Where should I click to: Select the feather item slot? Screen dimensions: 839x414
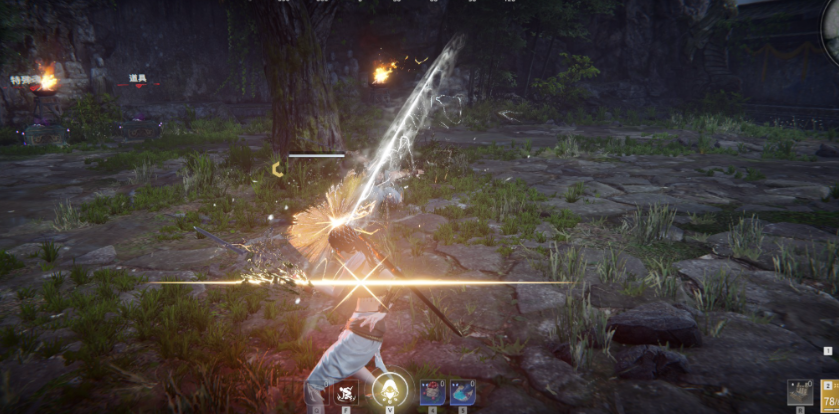[317, 393]
